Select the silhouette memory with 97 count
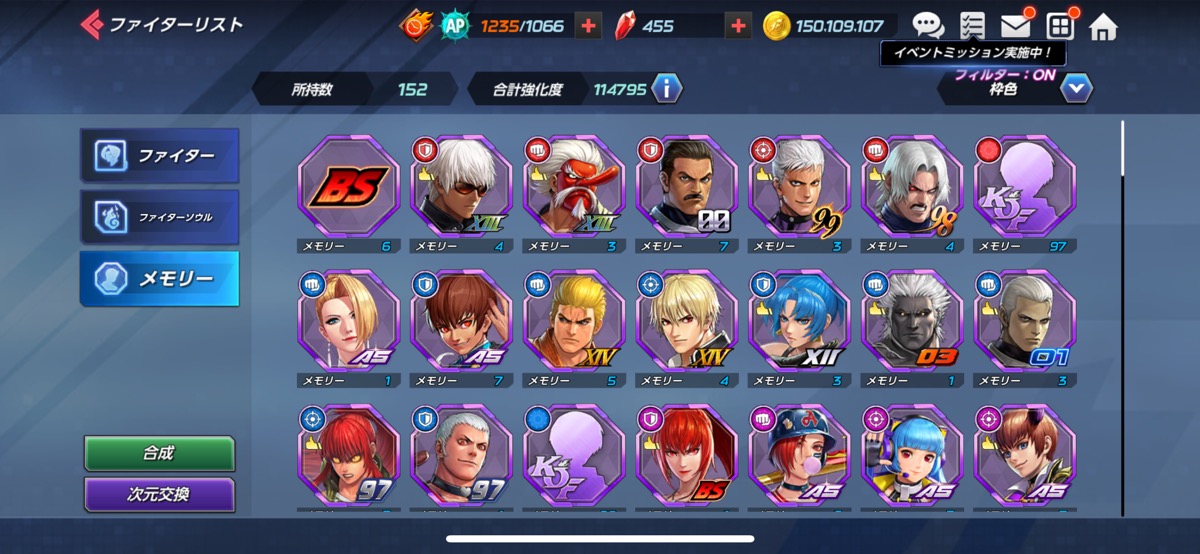Screen dimensions: 1200x554 click(x=1024, y=186)
